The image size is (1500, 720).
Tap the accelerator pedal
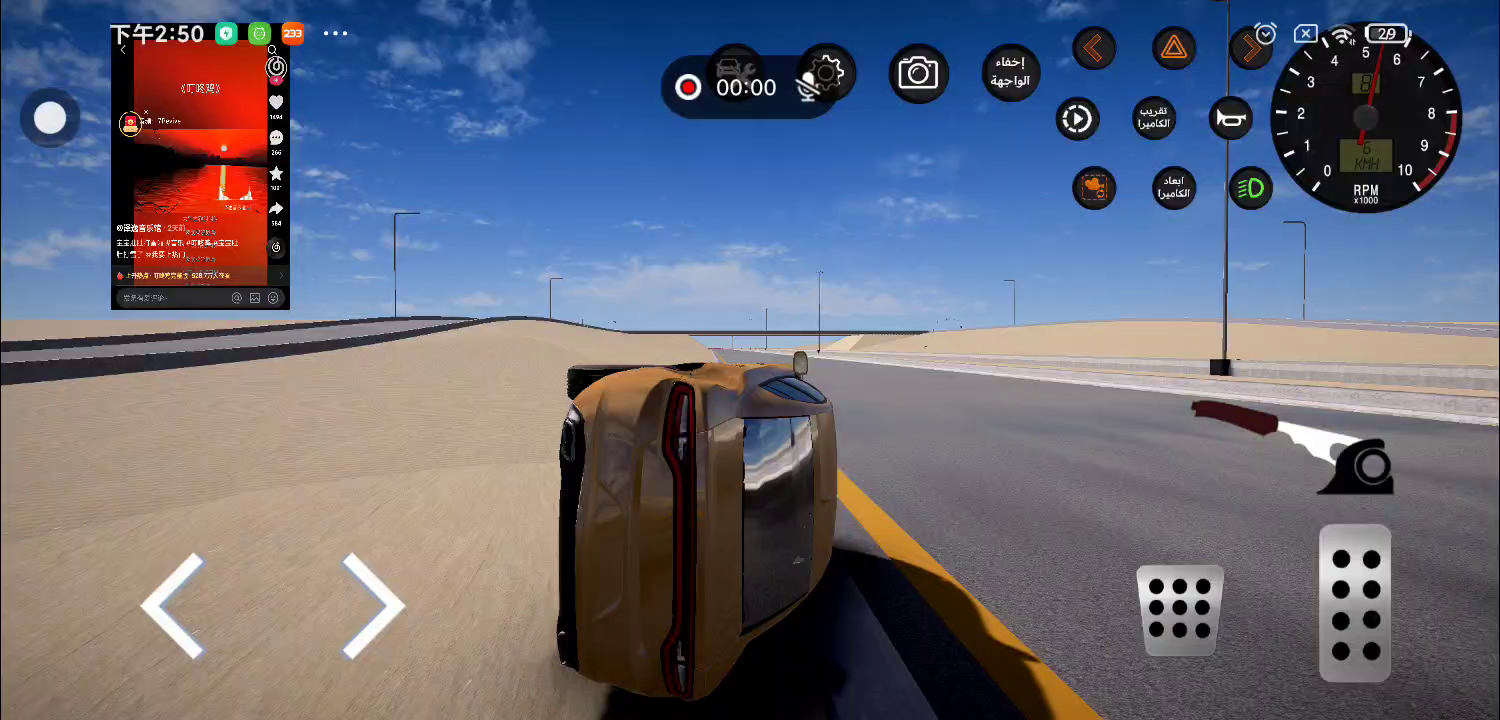1355,603
